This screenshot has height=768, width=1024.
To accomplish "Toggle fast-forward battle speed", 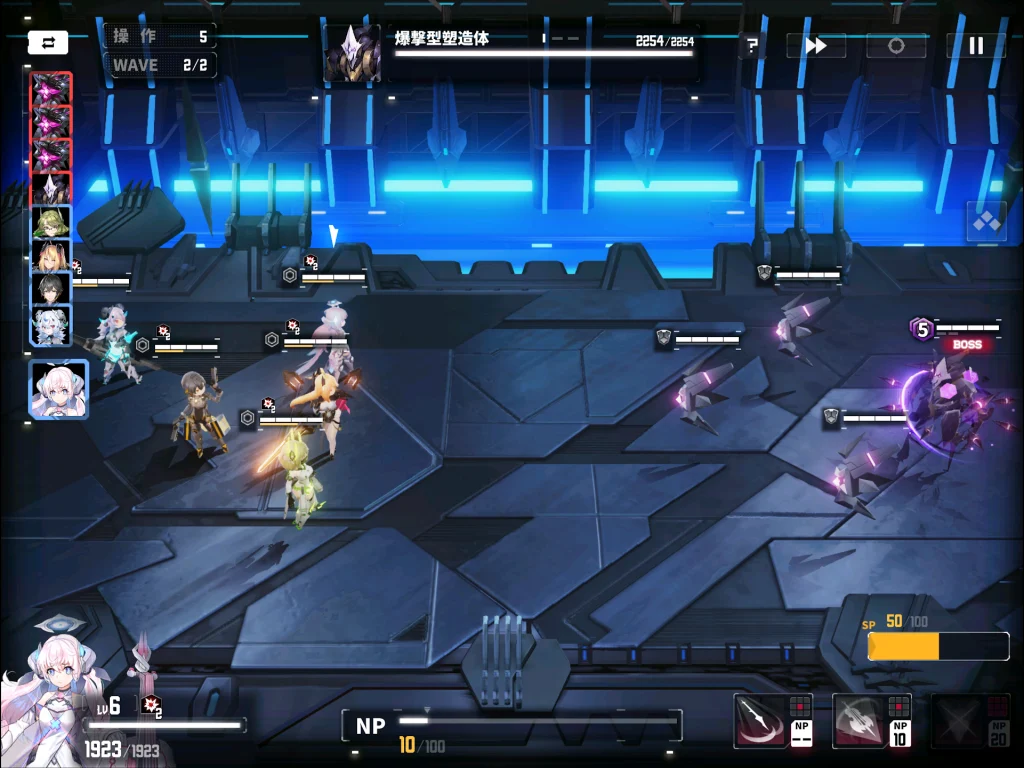I will (x=815, y=45).
